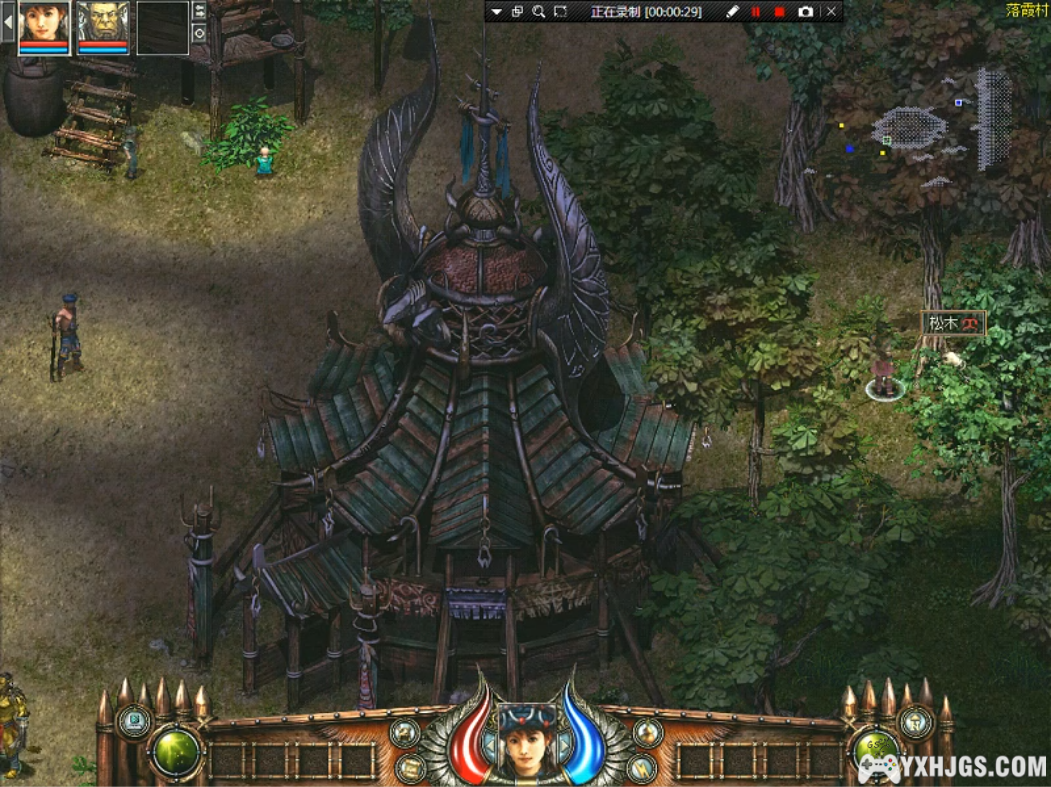Click the upper-left round button beside red orb
The width and height of the screenshot is (1051, 787).
click(405, 733)
